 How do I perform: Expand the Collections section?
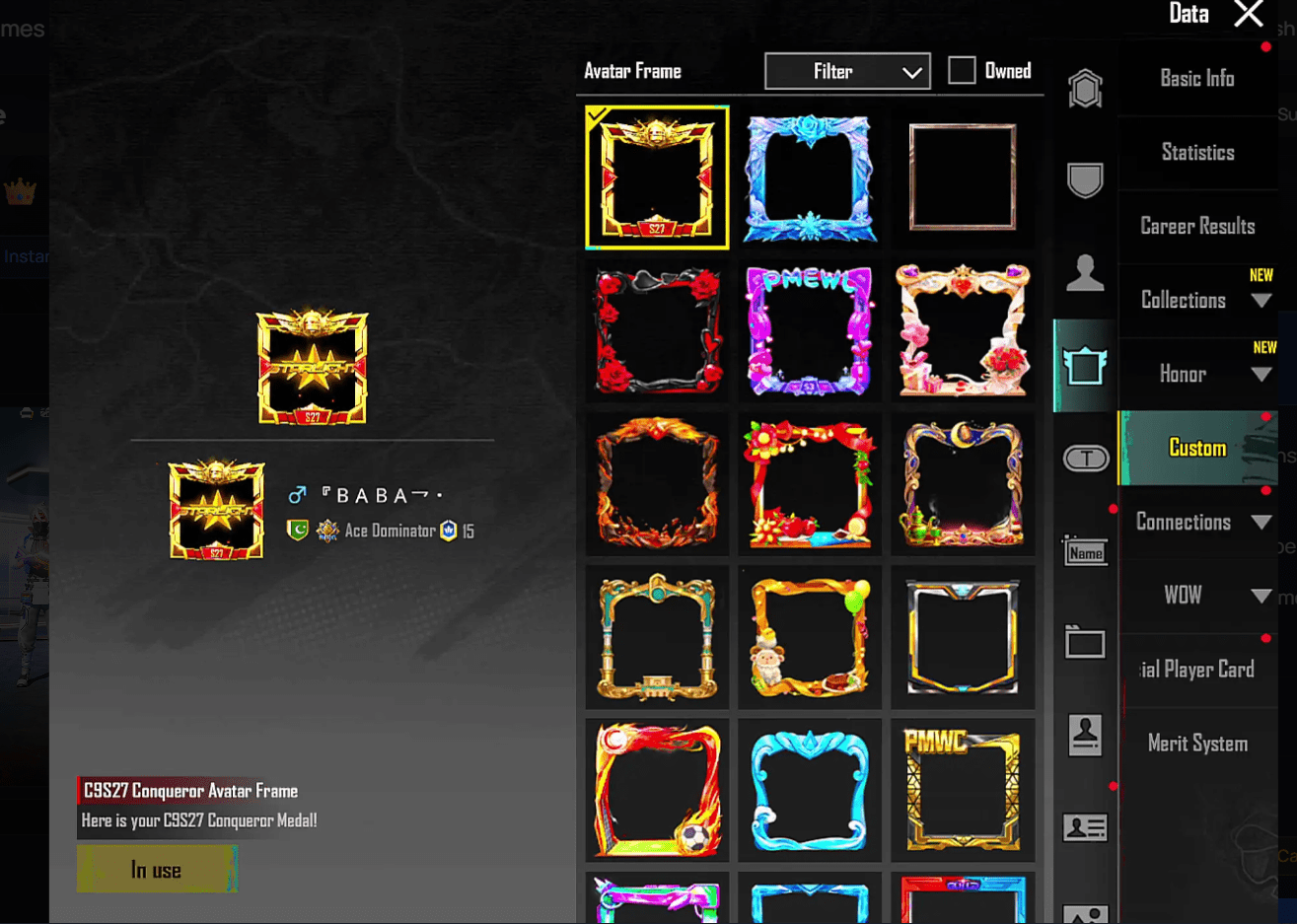coord(1196,299)
